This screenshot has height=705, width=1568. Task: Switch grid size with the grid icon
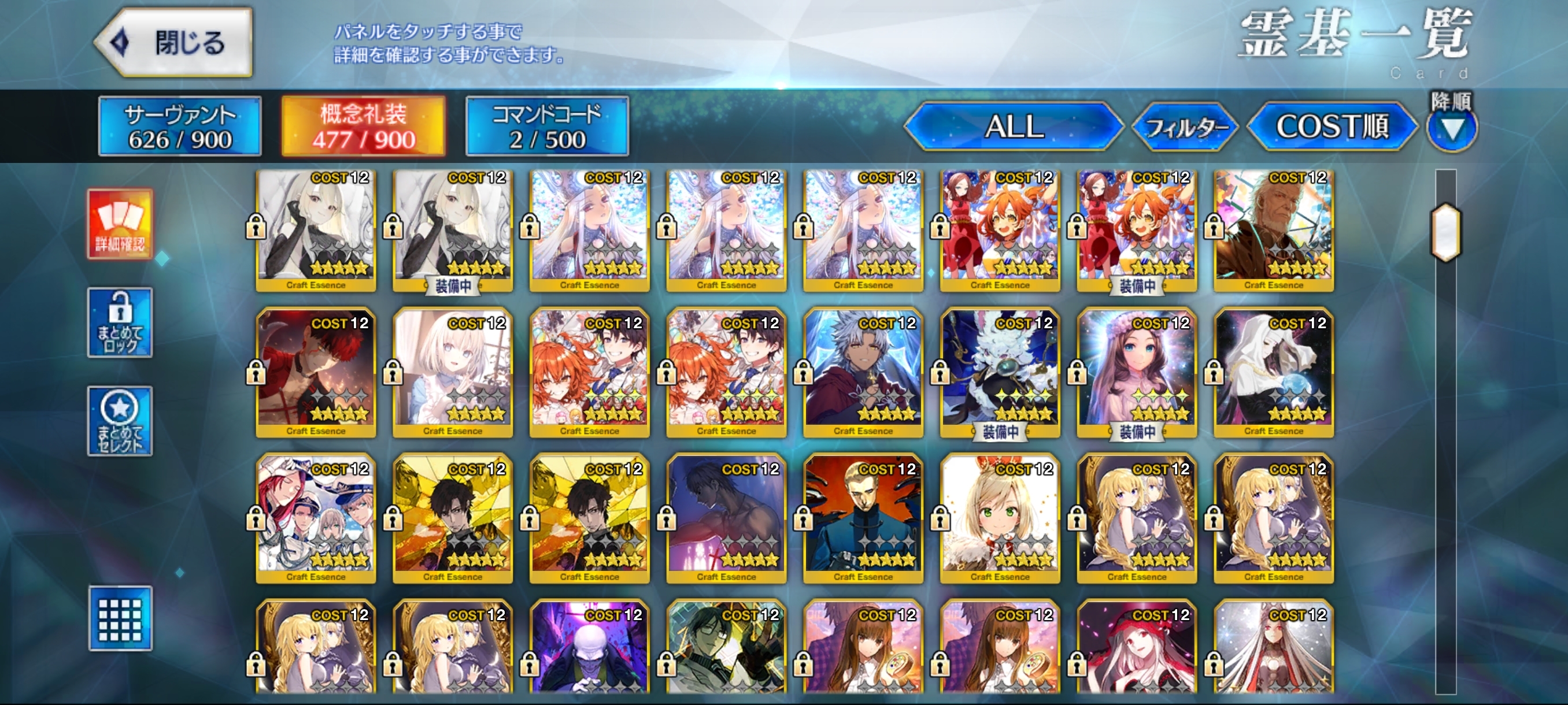(120, 619)
